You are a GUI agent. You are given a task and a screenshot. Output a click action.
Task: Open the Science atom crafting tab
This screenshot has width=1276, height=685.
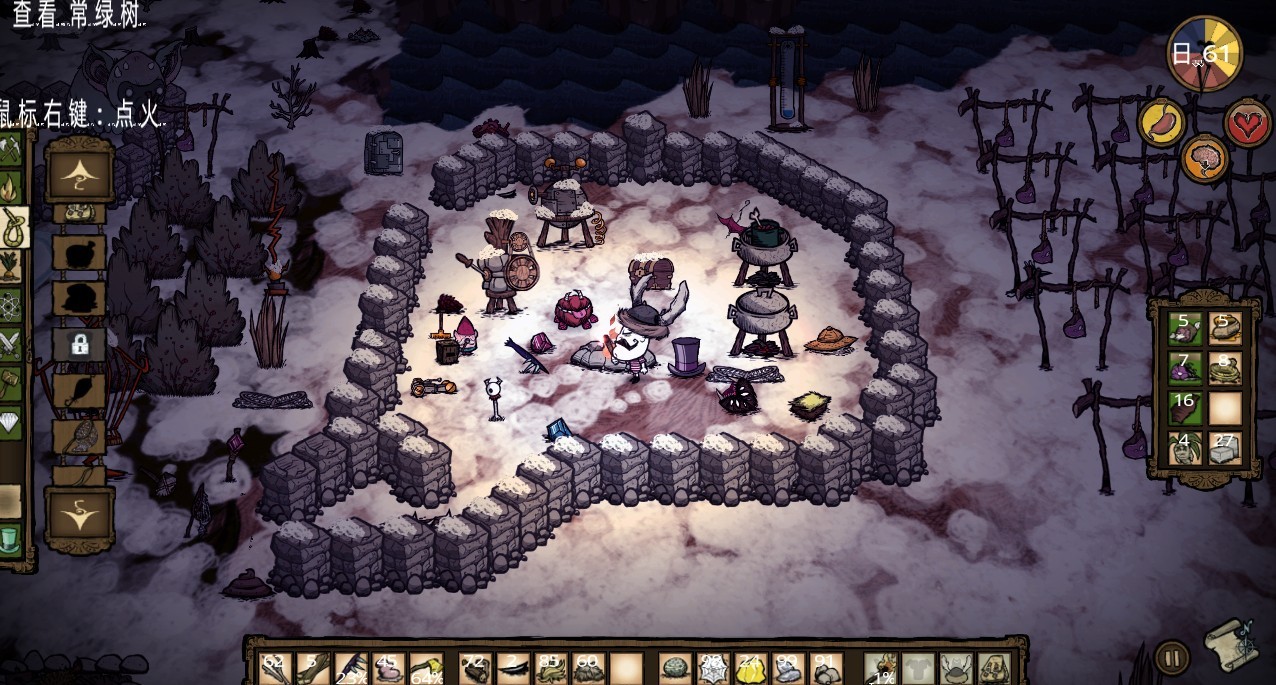pos(12,304)
